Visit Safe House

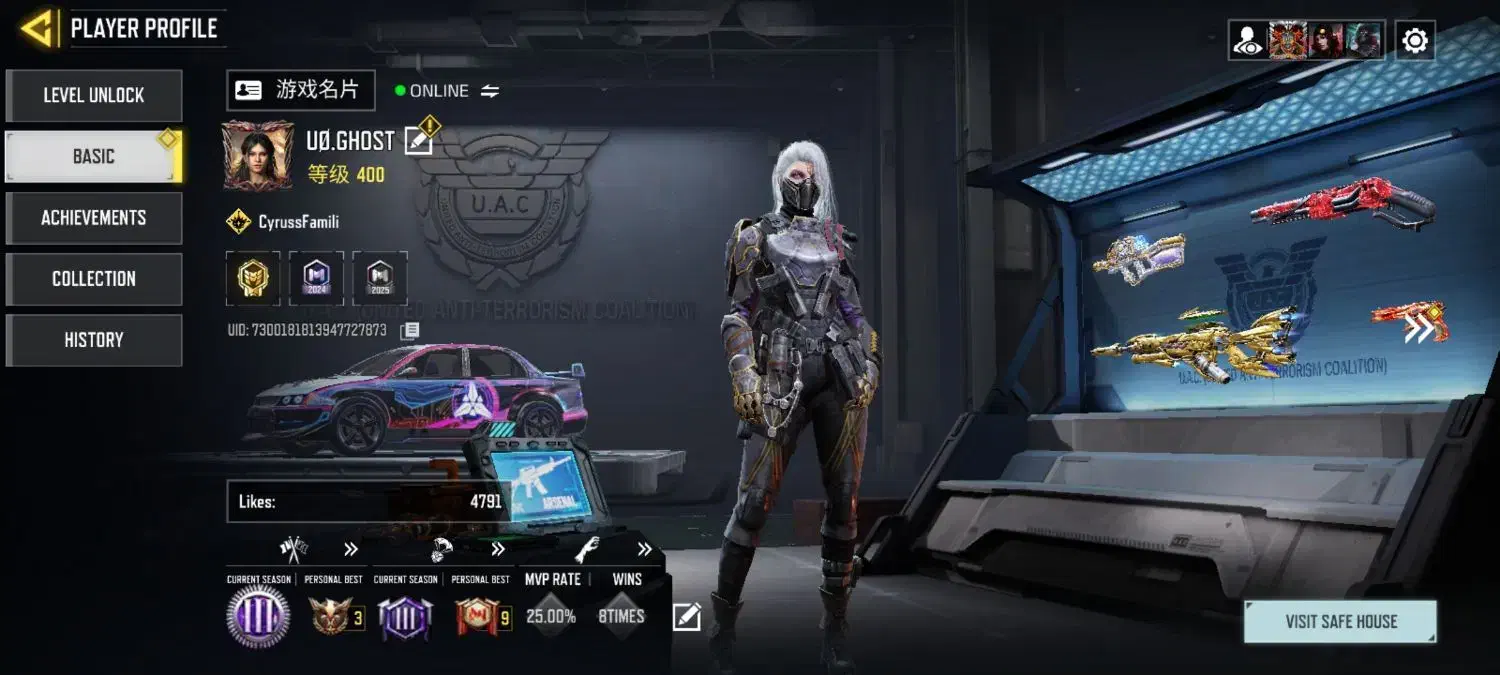click(x=1340, y=621)
